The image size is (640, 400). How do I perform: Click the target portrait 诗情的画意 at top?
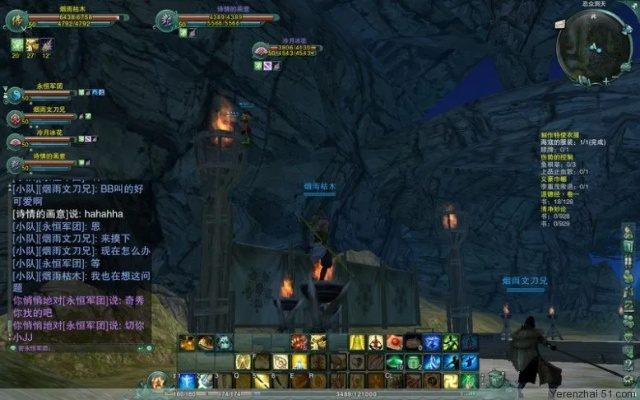click(167, 19)
